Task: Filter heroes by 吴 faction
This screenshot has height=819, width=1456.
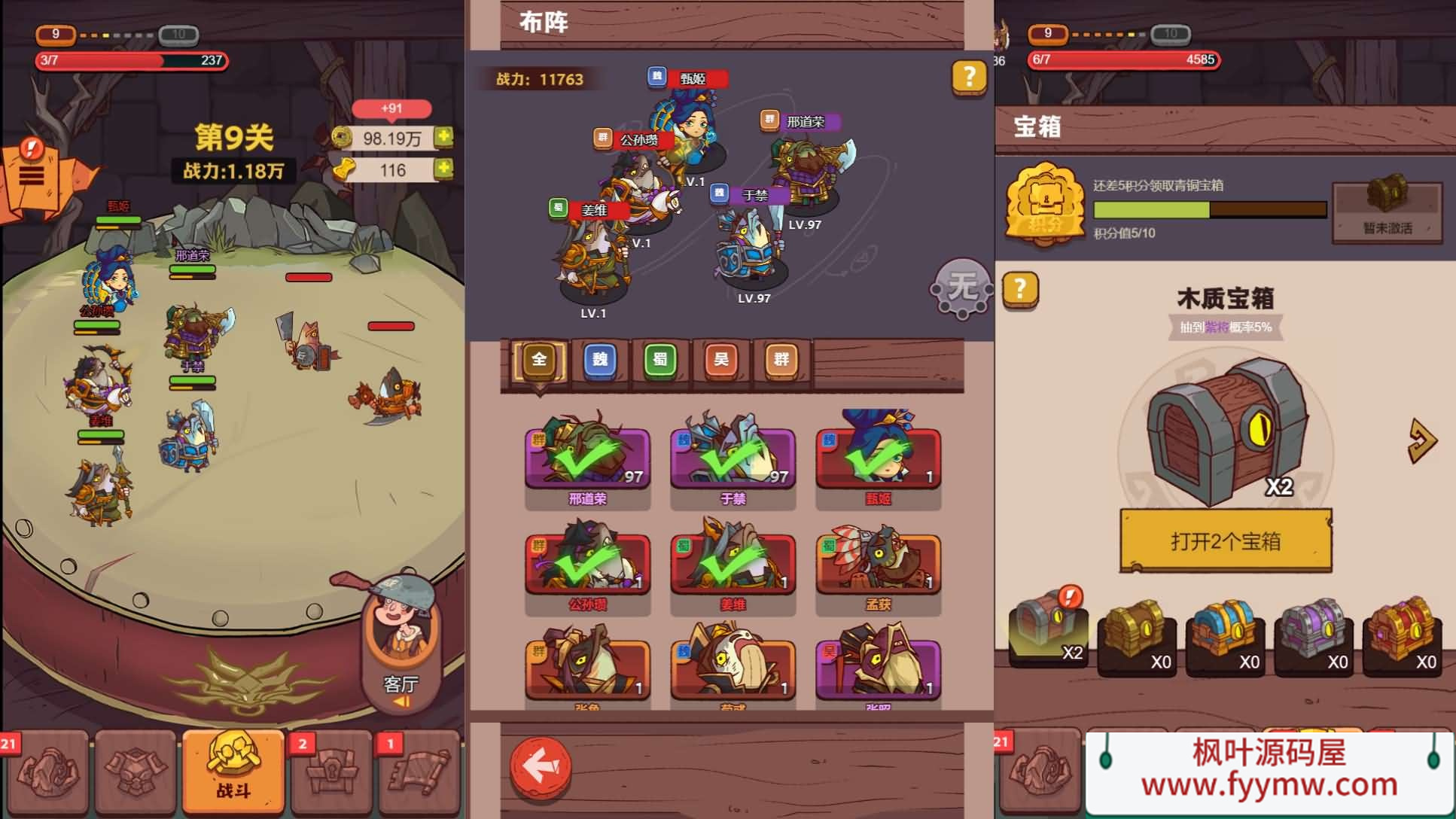Action: tap(721, 360)
